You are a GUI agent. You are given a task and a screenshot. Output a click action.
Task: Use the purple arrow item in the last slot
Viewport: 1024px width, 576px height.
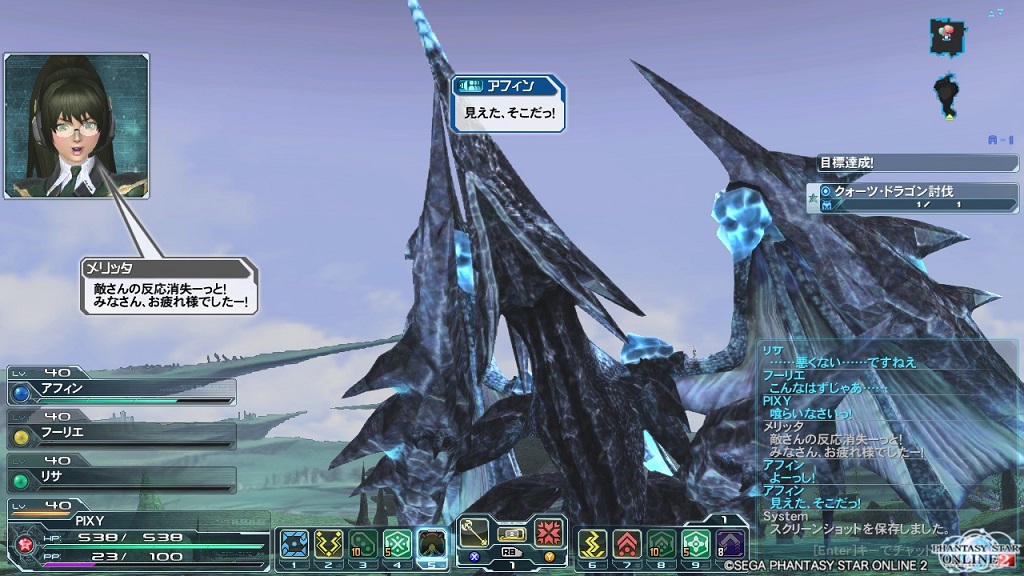[730, 545]
